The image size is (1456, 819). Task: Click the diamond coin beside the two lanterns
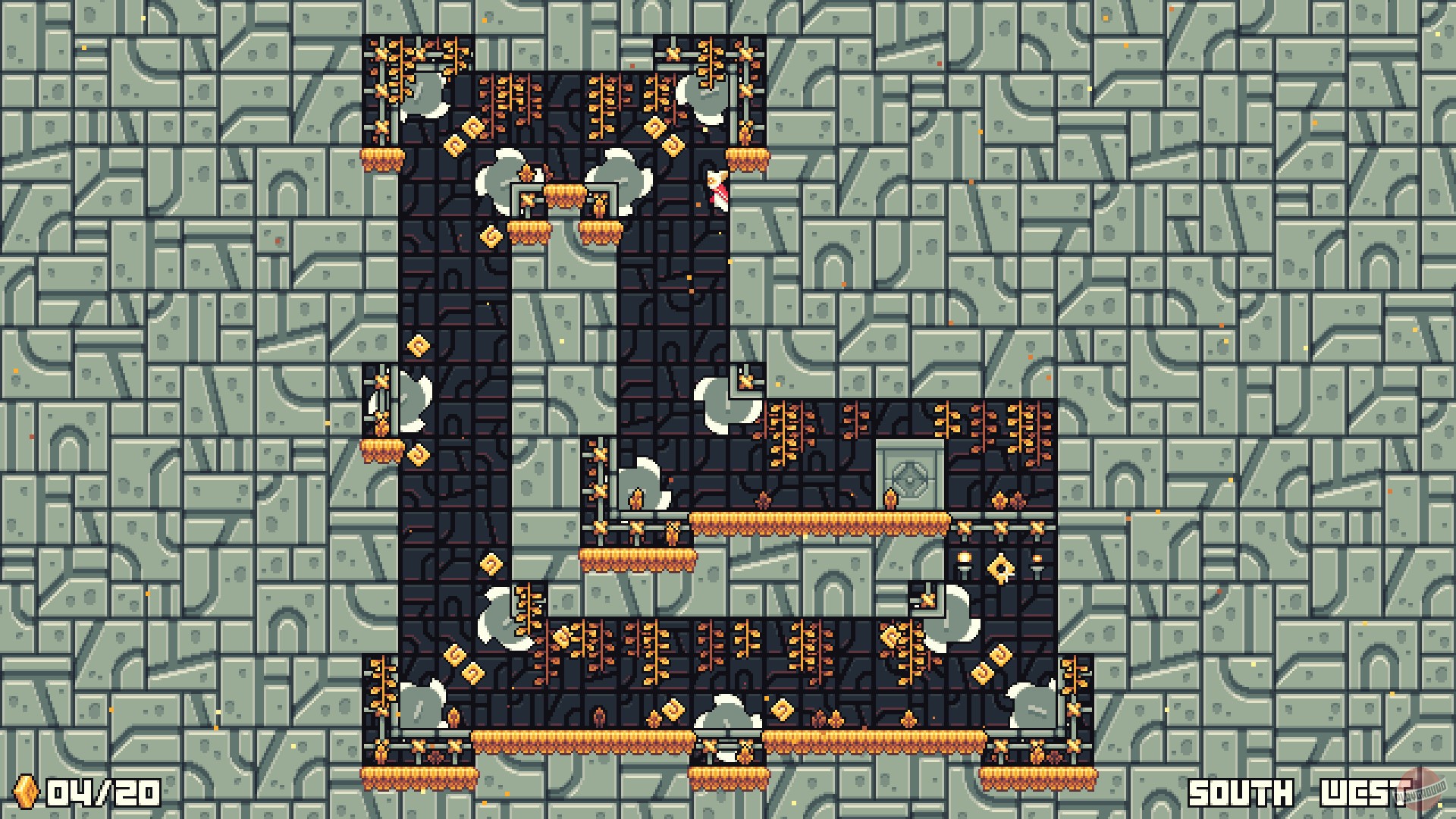tap(999, 567)
